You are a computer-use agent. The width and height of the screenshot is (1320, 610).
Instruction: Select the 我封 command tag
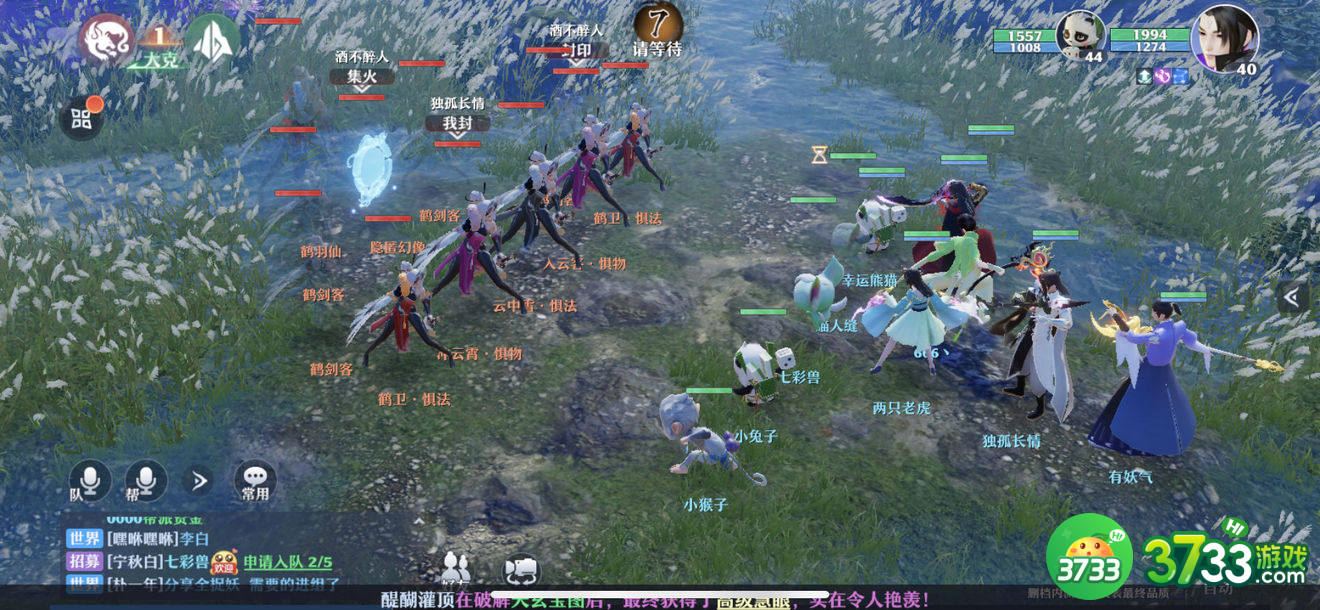pos(457,123)
